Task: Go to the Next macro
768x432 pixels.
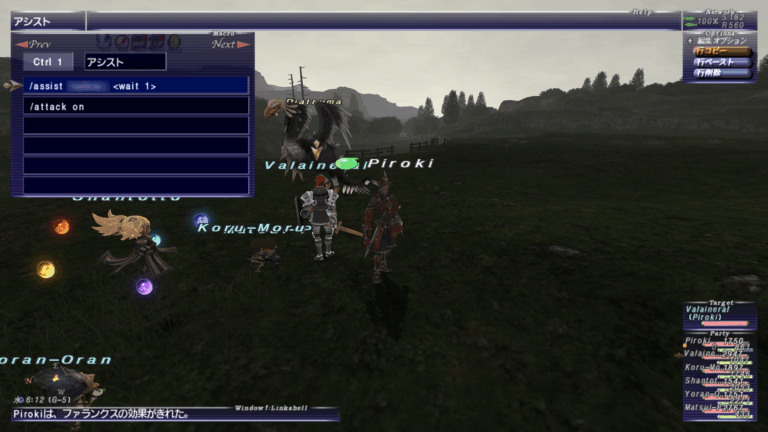Action: click(227, 44)
